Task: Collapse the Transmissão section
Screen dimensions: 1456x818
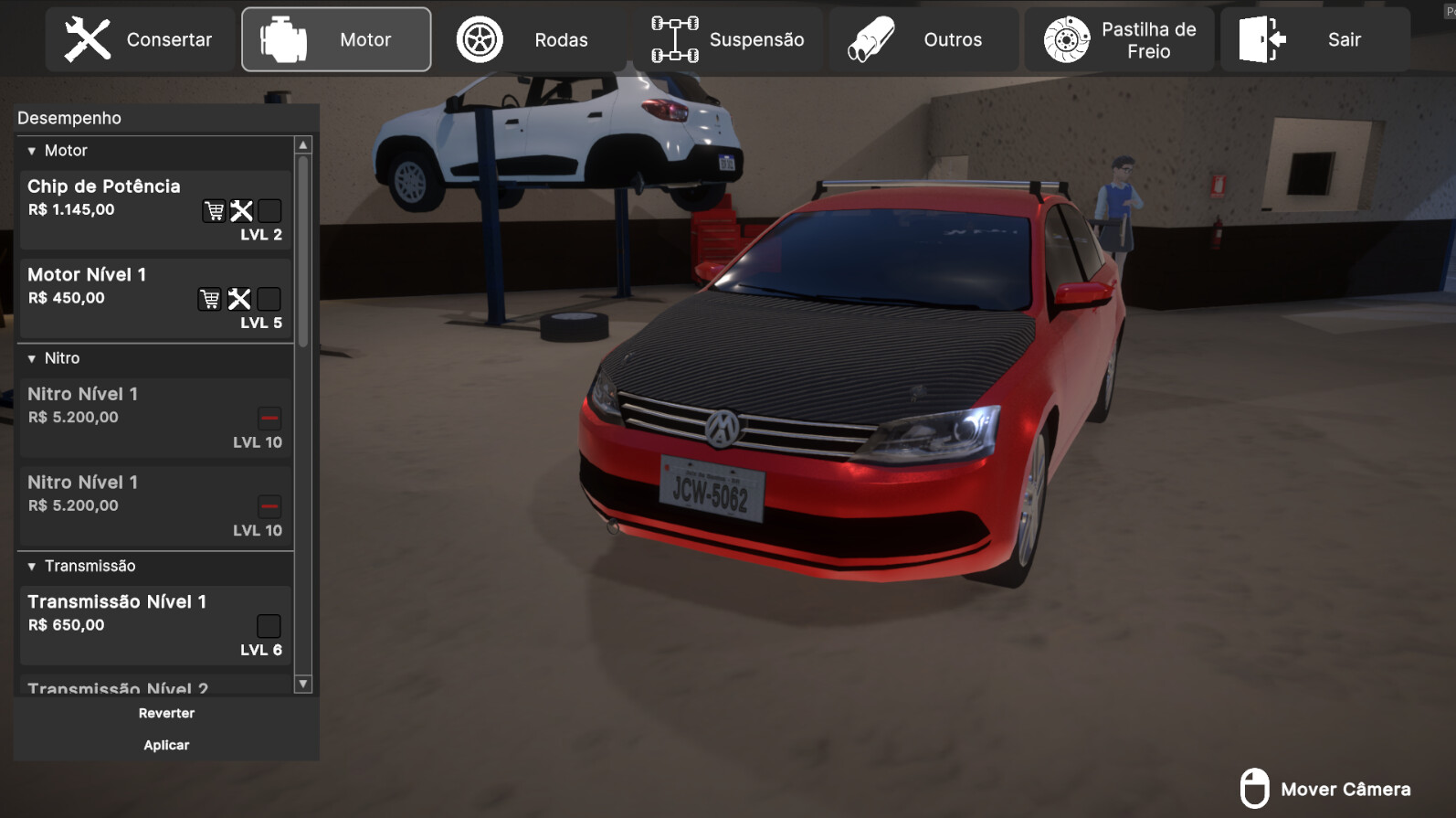Action: click(x=33, y=567)
